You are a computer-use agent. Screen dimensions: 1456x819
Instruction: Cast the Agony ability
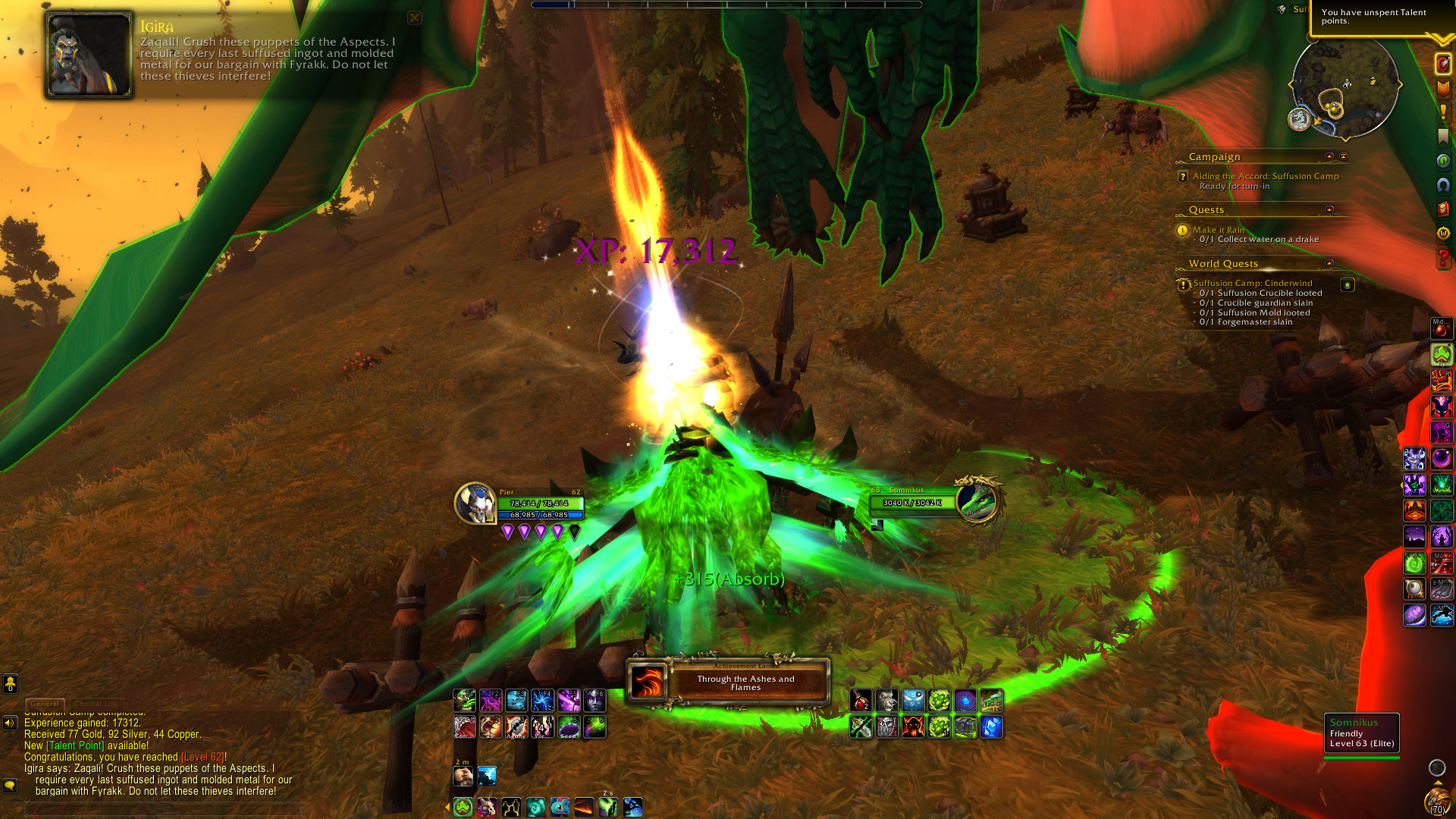point(516,728)
